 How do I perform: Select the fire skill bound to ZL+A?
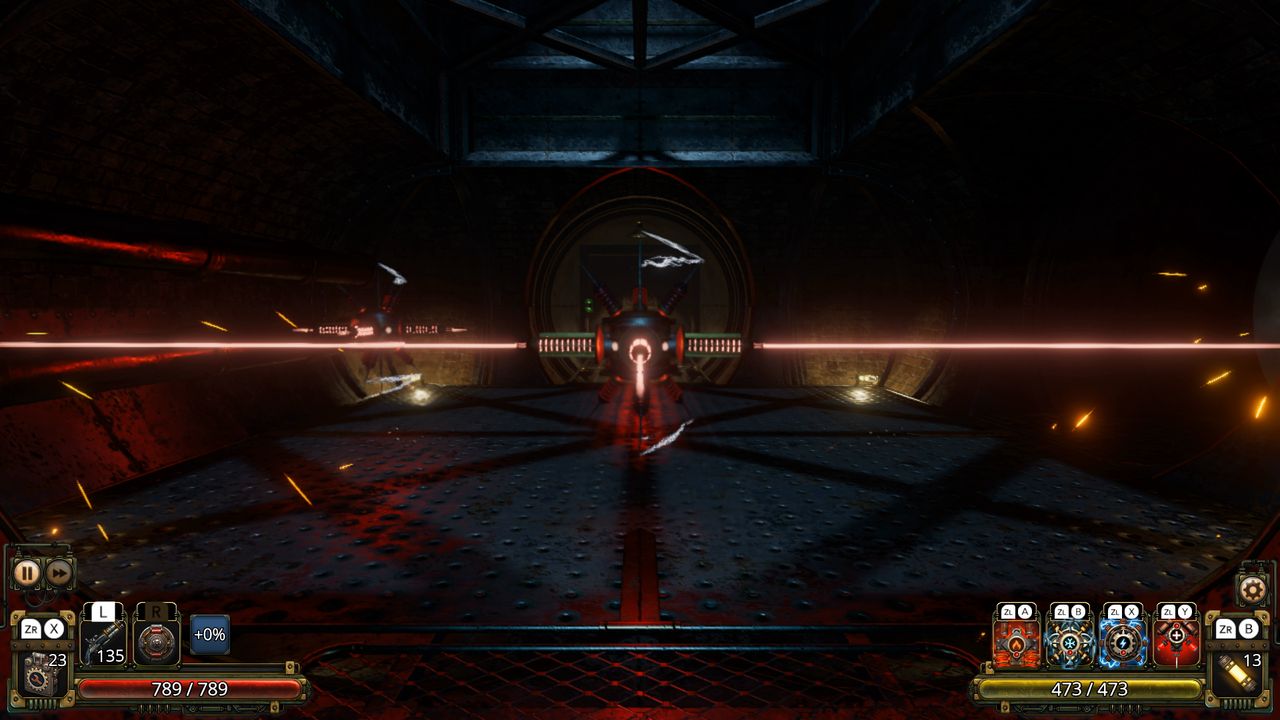pyautogui.click(x=1016, y=642)
